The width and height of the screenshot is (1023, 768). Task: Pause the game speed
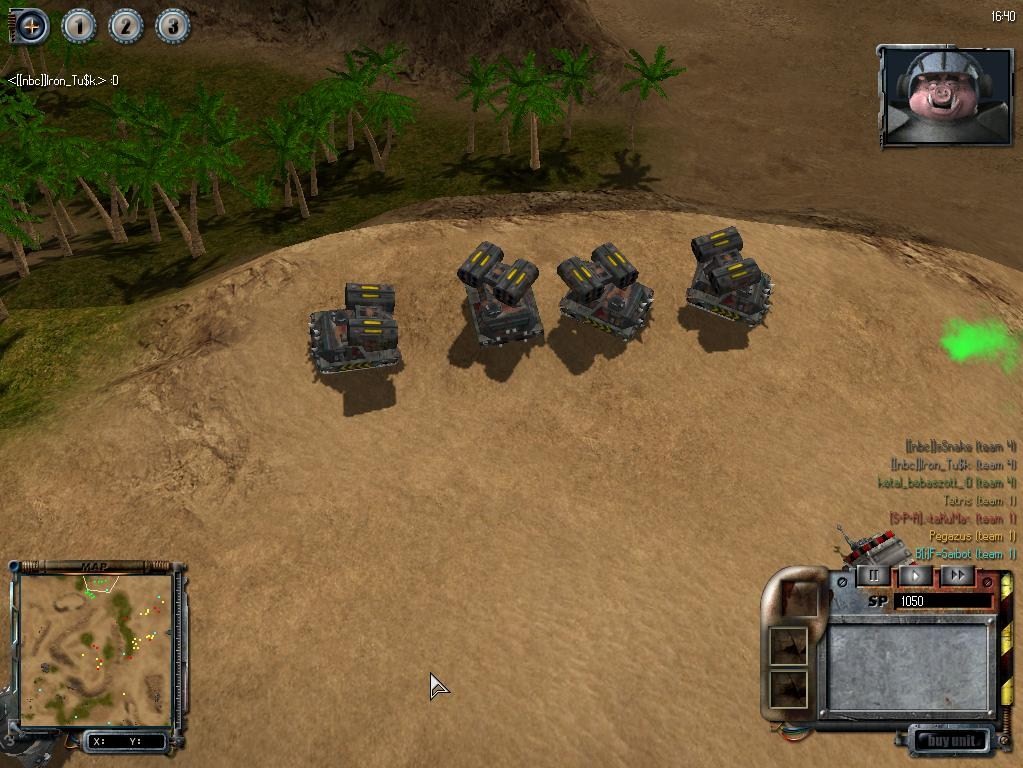click(x=873, y=576)
